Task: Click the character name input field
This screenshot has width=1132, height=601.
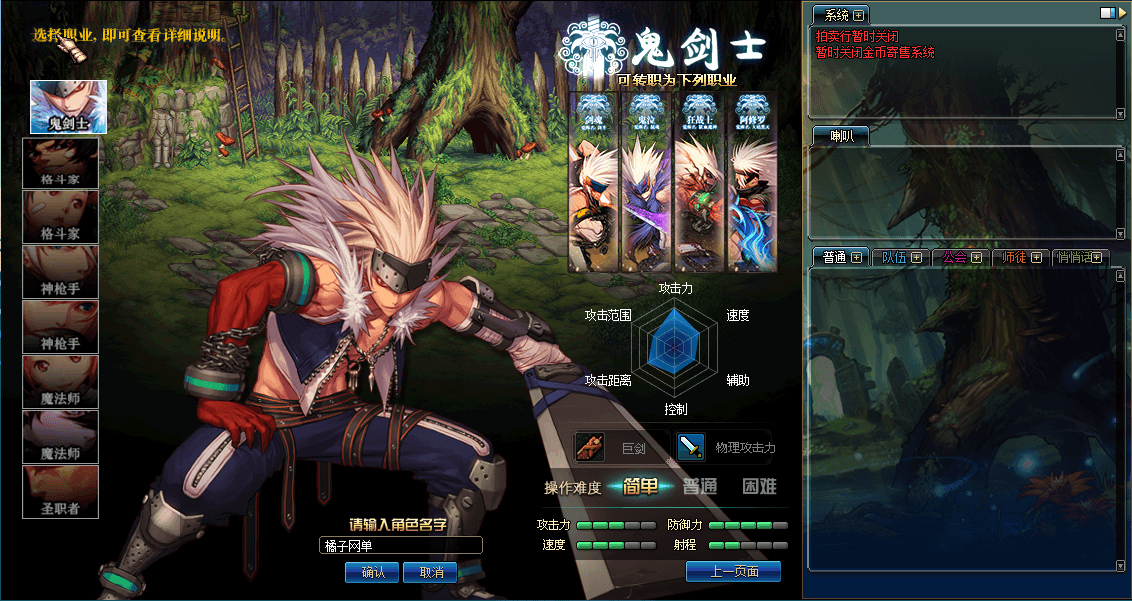Action: coord(401,545)
